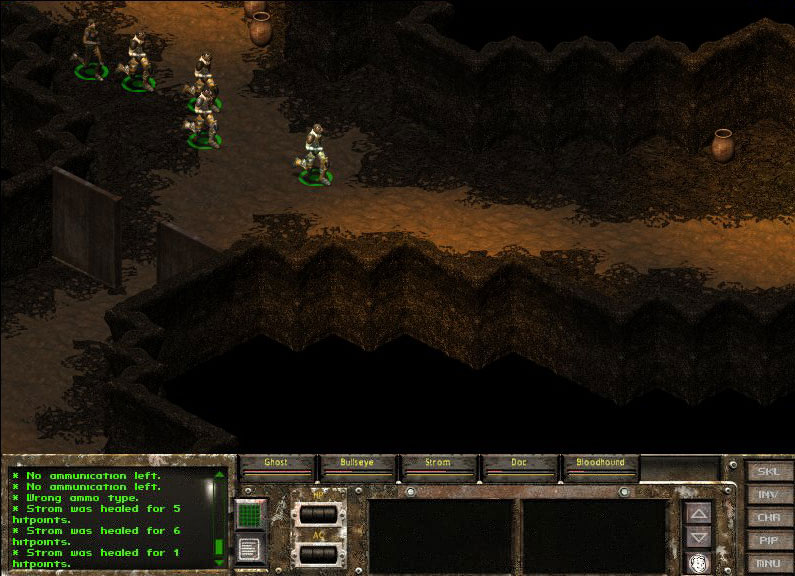Pick Bloodhound in the squad bar
795x576 pixels.
600,463
